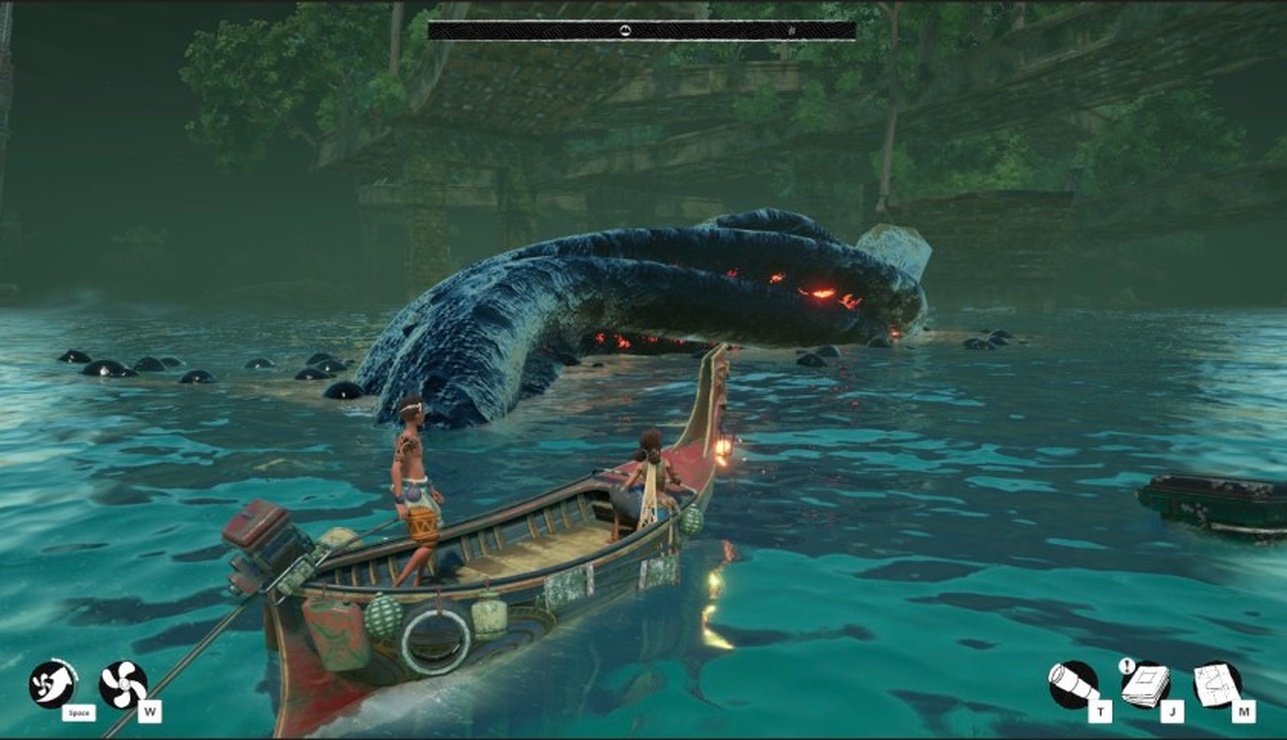Activate the engine boost arrow icon

(x=52, y=684)
